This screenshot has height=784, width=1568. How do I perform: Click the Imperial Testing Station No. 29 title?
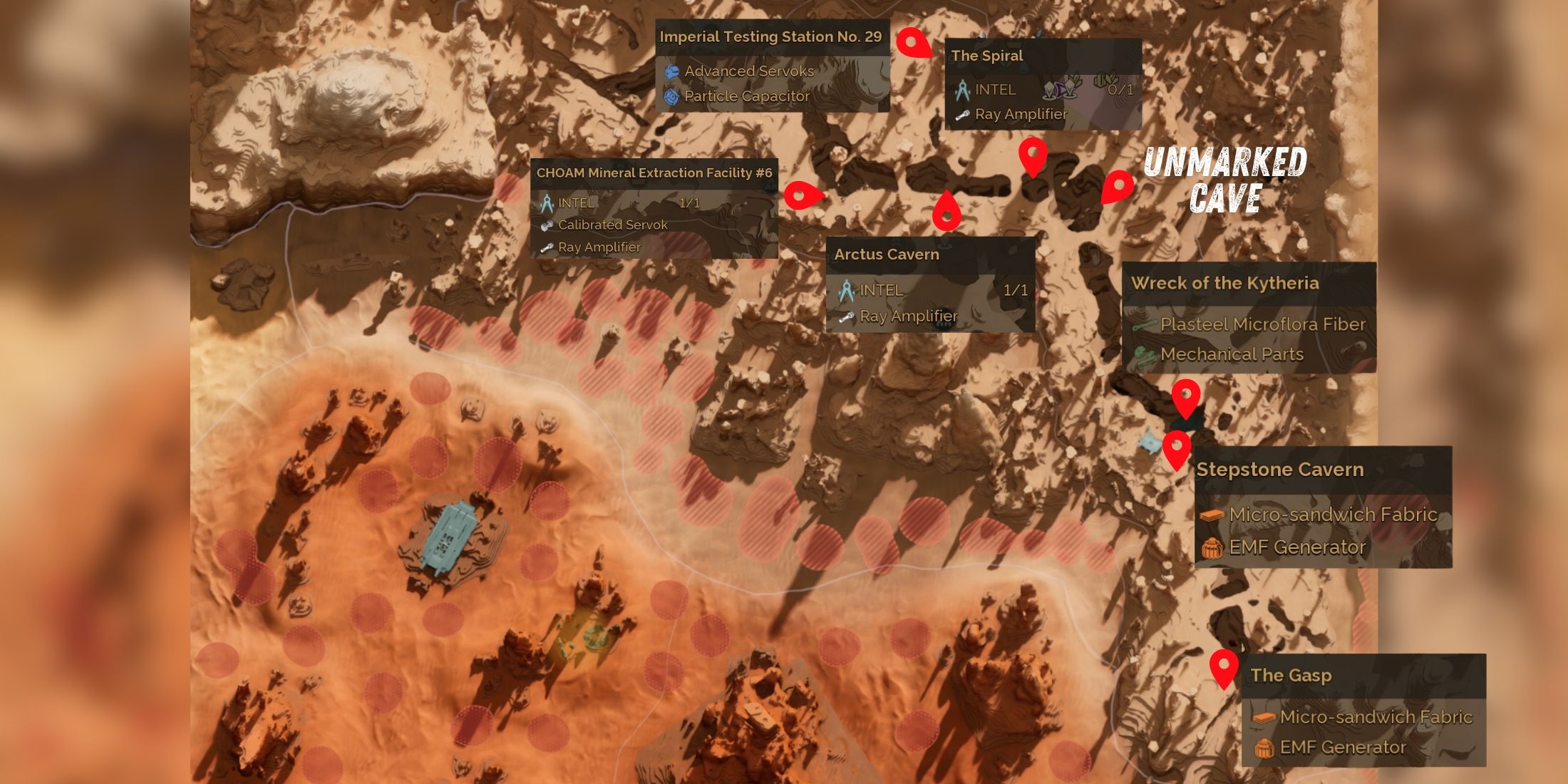(772, 37)
